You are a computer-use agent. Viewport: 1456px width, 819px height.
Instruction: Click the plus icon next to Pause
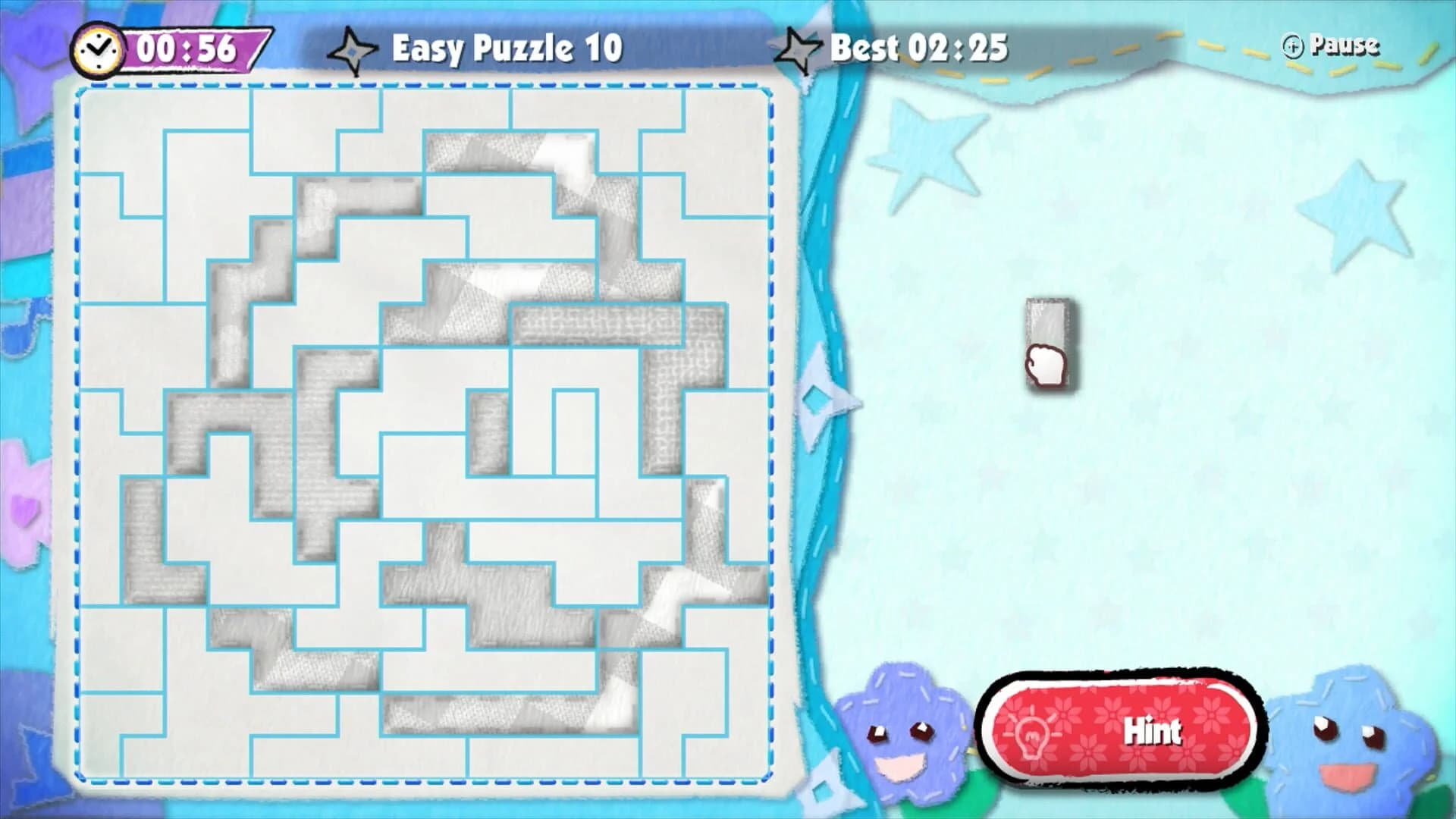[1294, 45]
